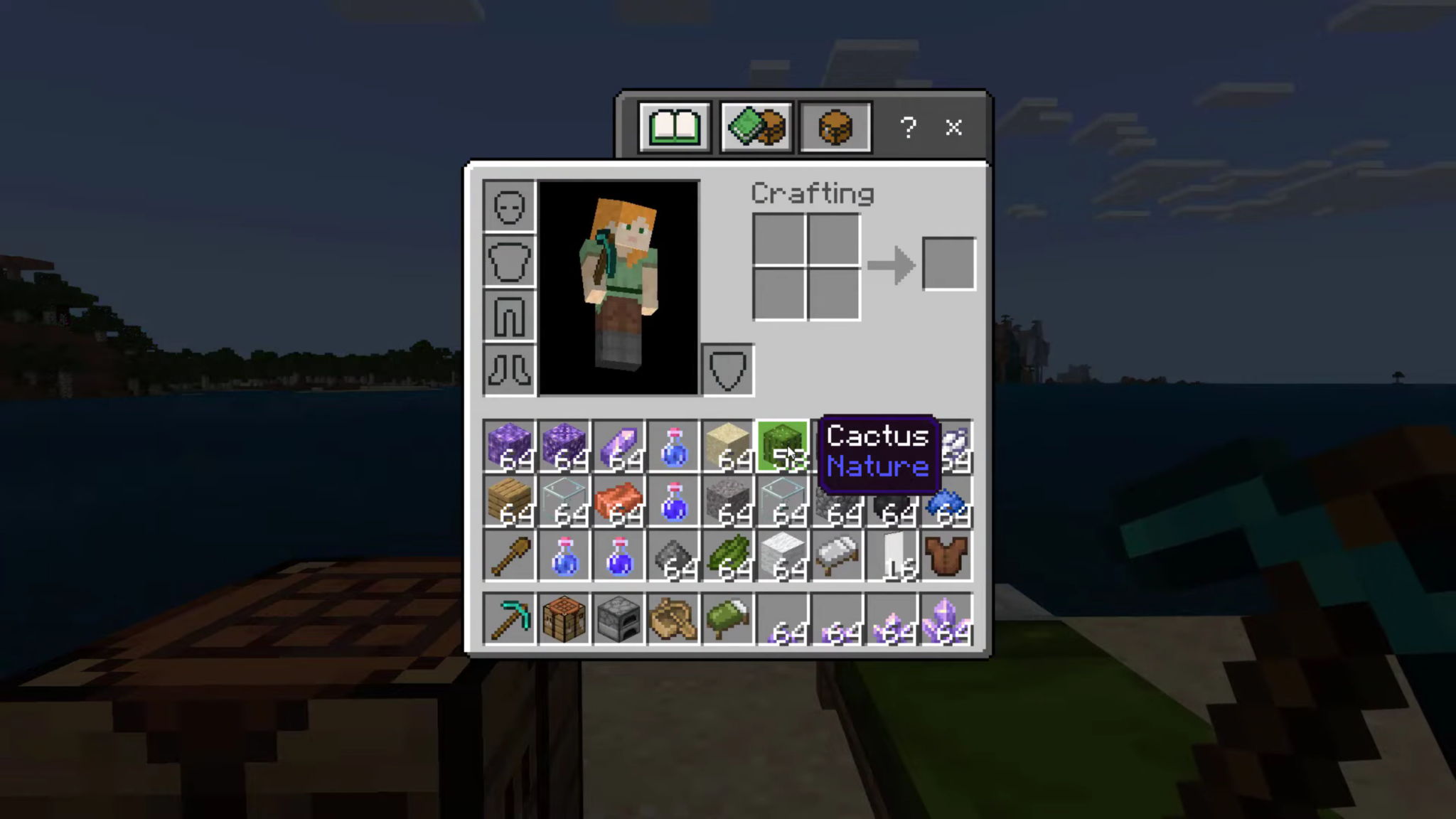Click the top-left crafting grid slot
This screenshot has width=1456, height=819.
pyautogui.click(x=780, y=238)
